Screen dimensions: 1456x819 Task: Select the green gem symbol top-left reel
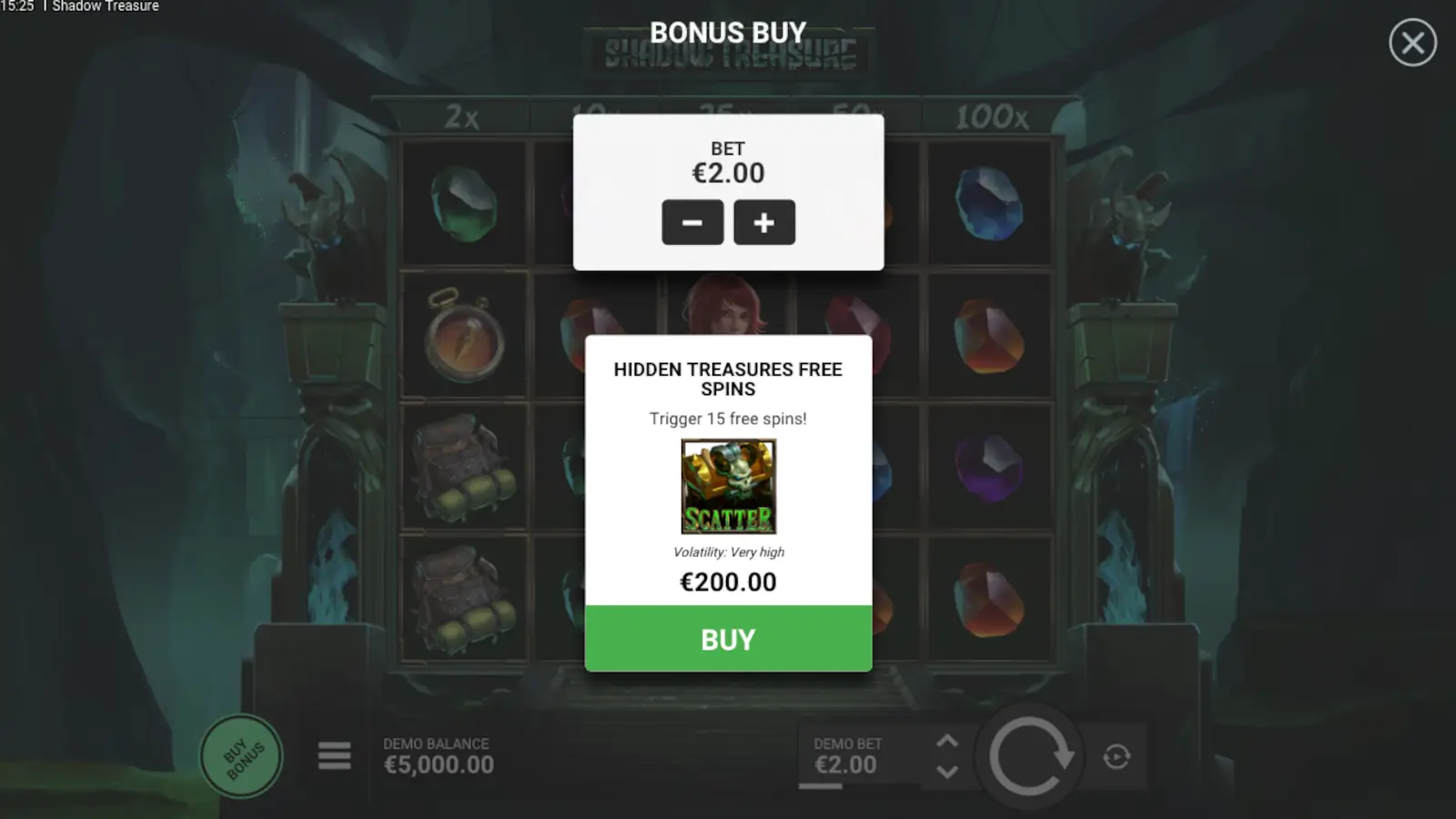[462, 204]
